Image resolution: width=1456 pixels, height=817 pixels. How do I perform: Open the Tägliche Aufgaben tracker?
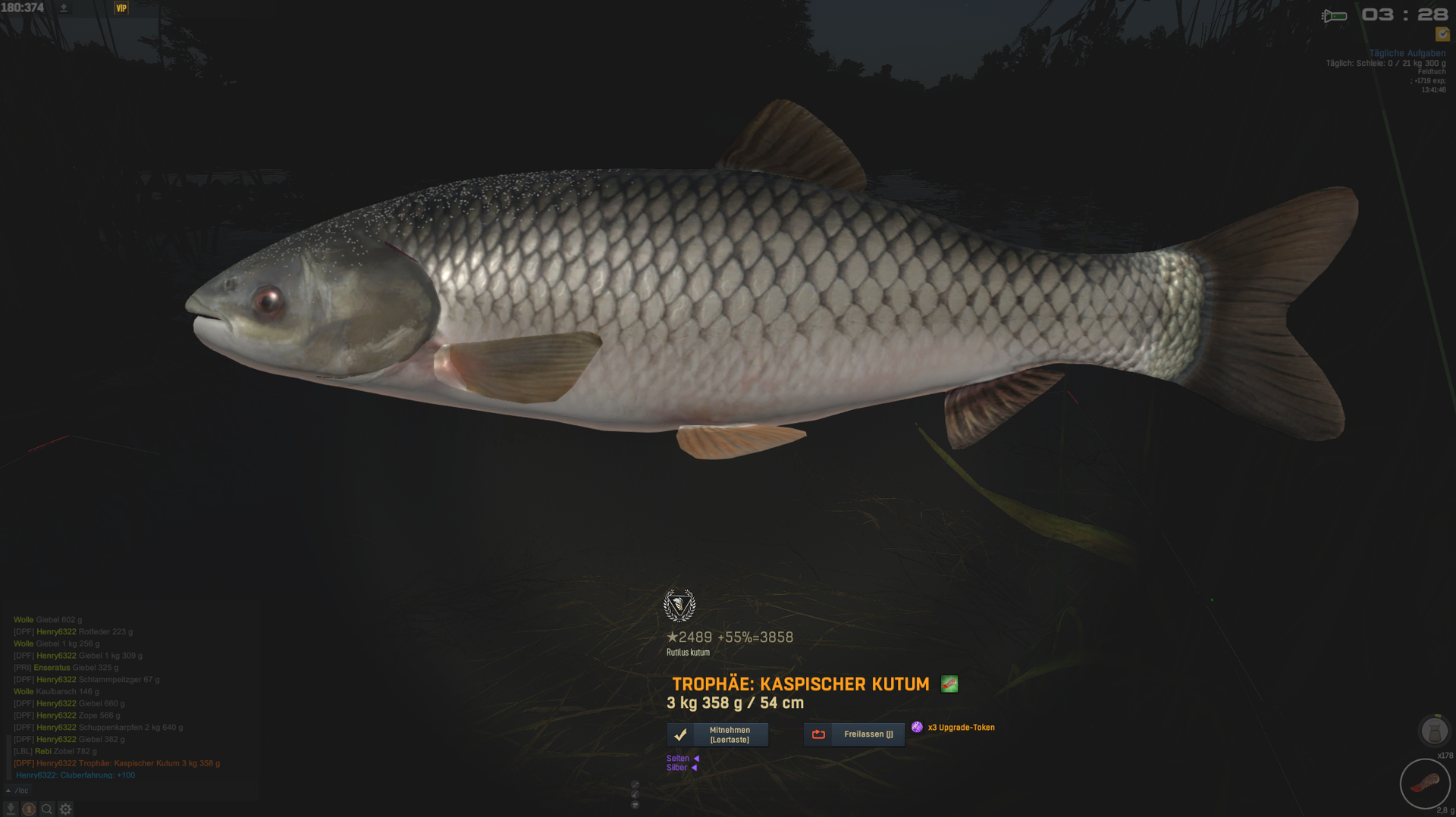1407,53
